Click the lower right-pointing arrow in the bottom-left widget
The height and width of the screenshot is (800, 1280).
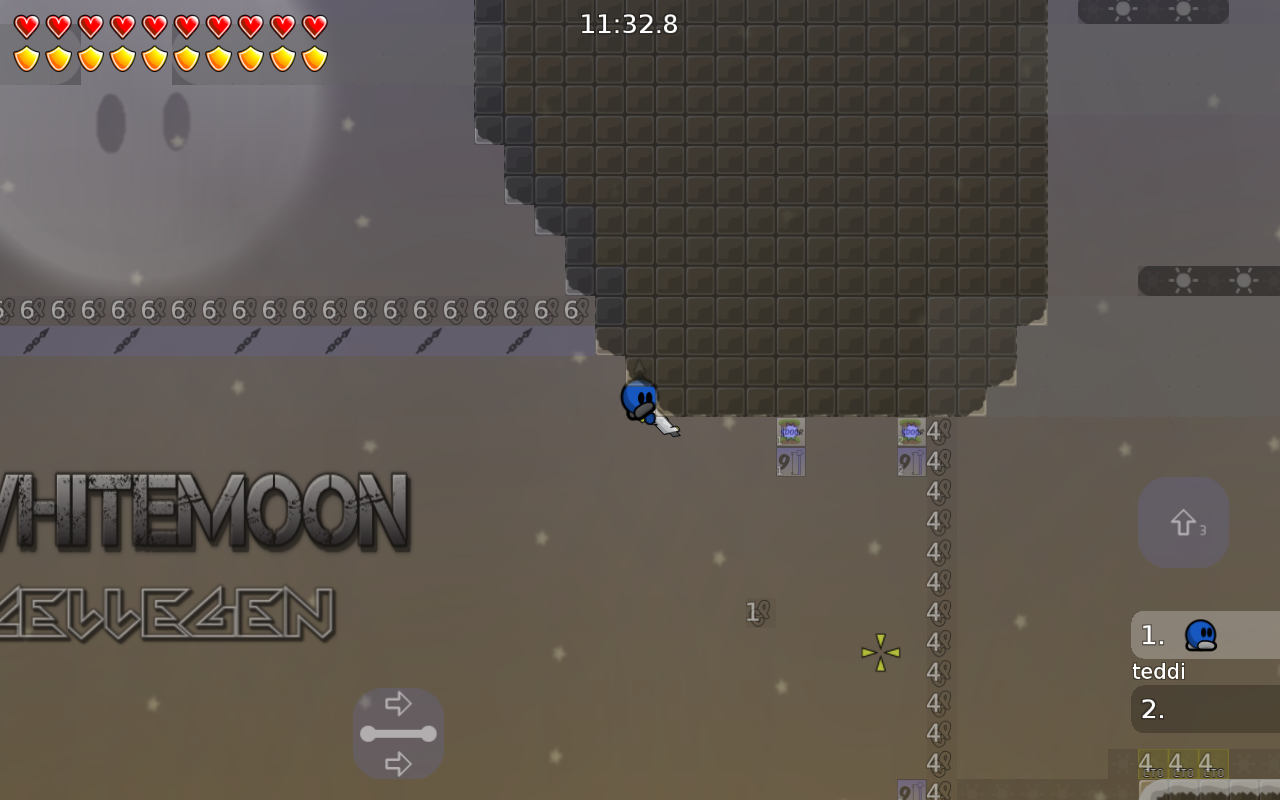pos(399,764)
